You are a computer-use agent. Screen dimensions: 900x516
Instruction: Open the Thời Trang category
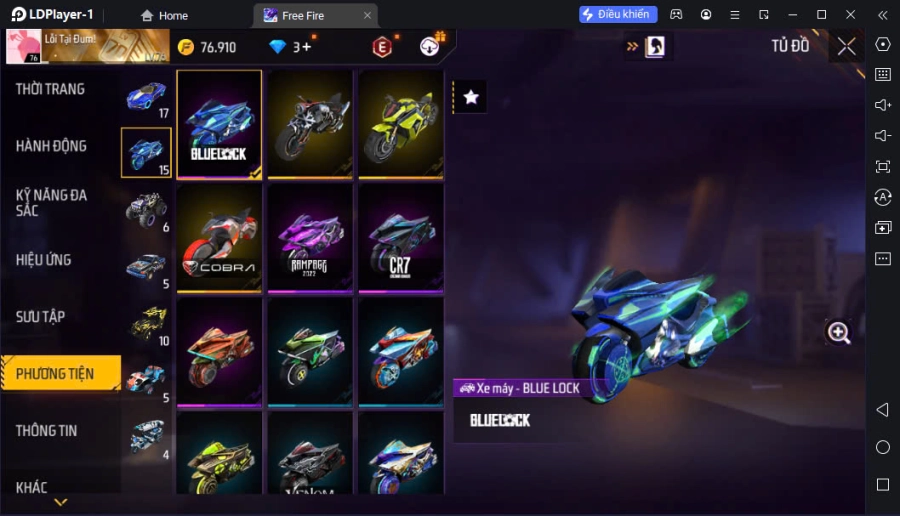tap(50, 89)
